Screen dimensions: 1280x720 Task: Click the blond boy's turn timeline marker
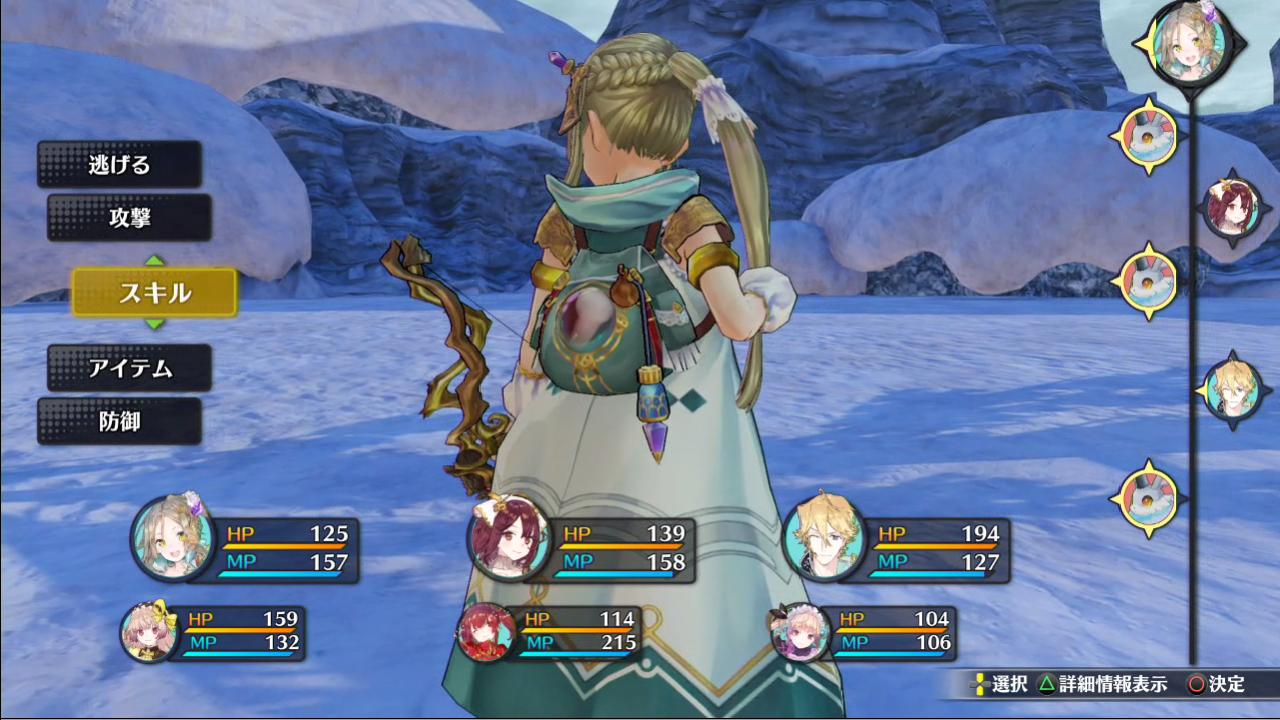[1232, 390]
